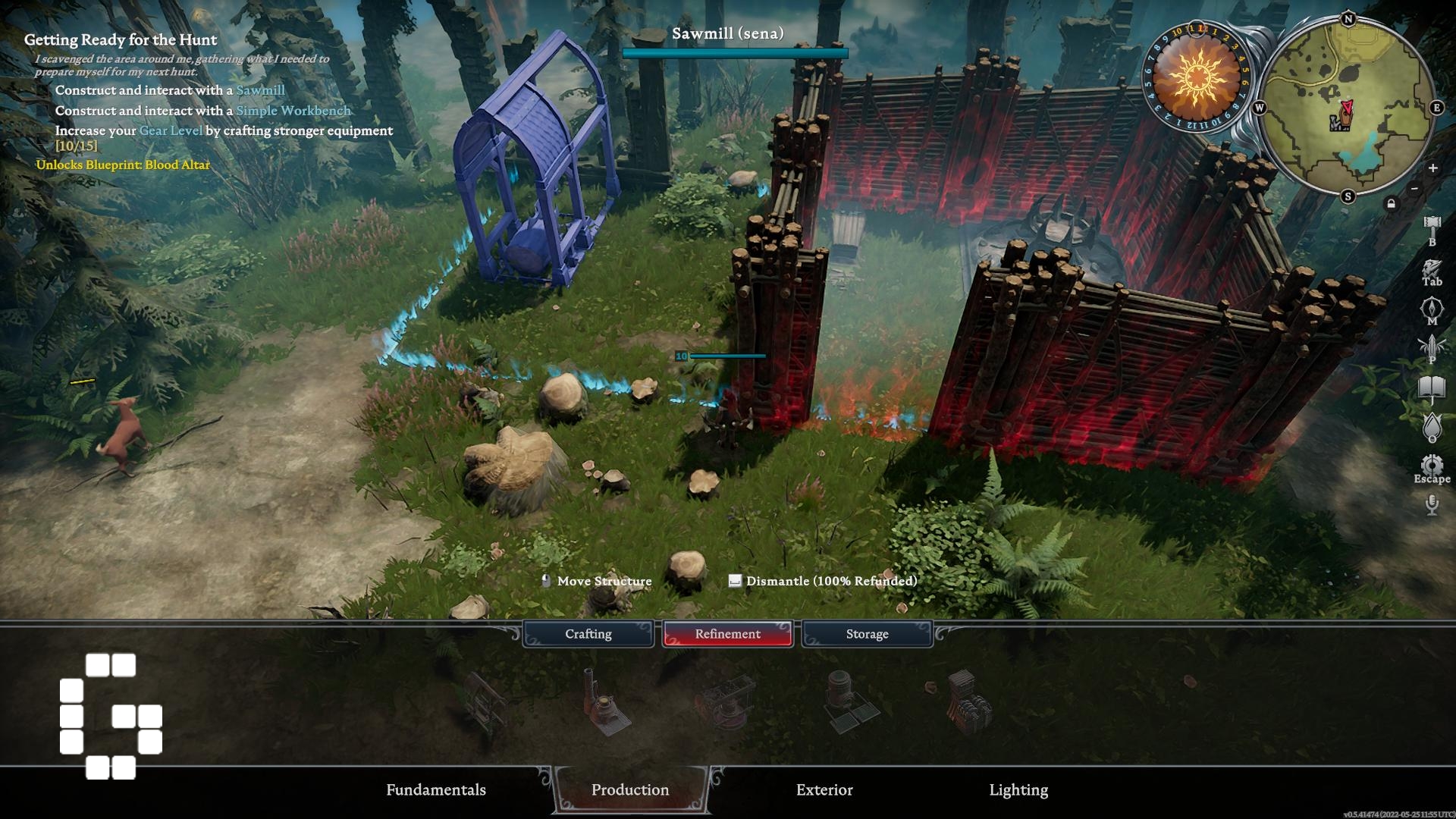This screenshot has height=819, width=1456.
Task: Click the Getting Ready for the Hunt quest
Action: (x=121, y=39)
